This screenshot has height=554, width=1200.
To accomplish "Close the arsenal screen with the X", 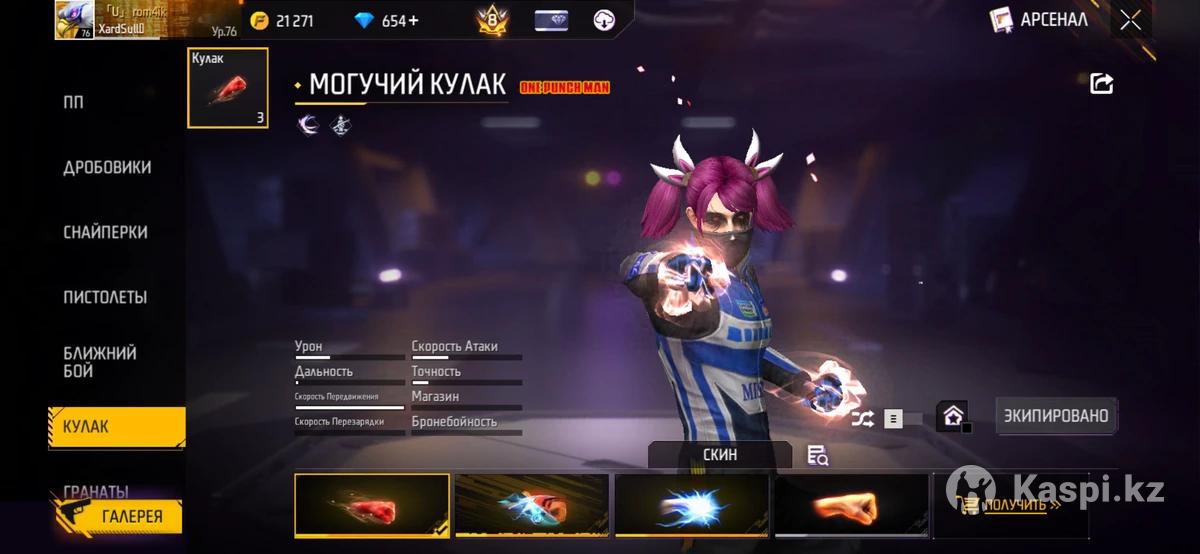I will point(1130,20).
